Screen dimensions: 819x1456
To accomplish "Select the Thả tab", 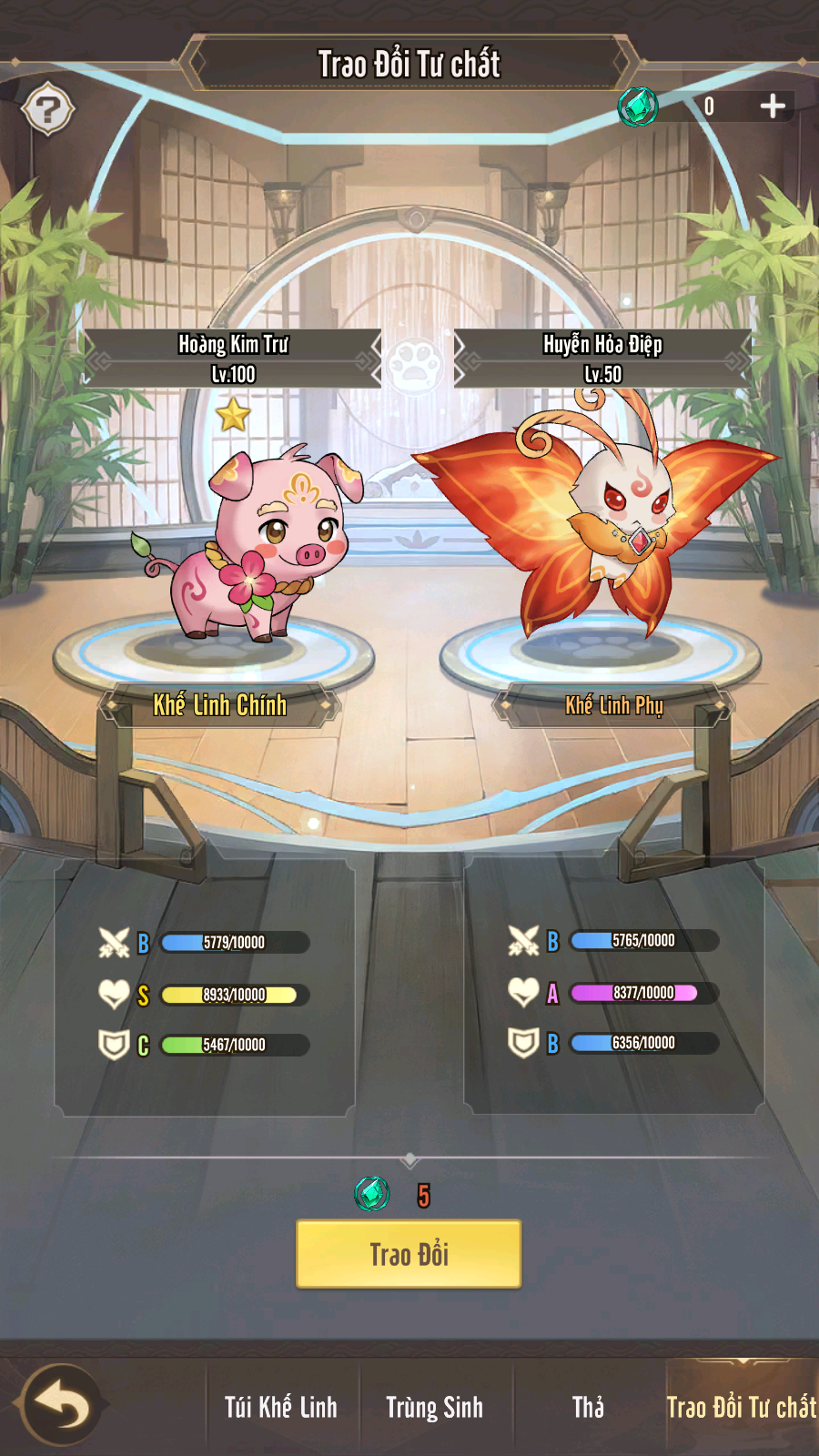I will (x=588, y=1407).
